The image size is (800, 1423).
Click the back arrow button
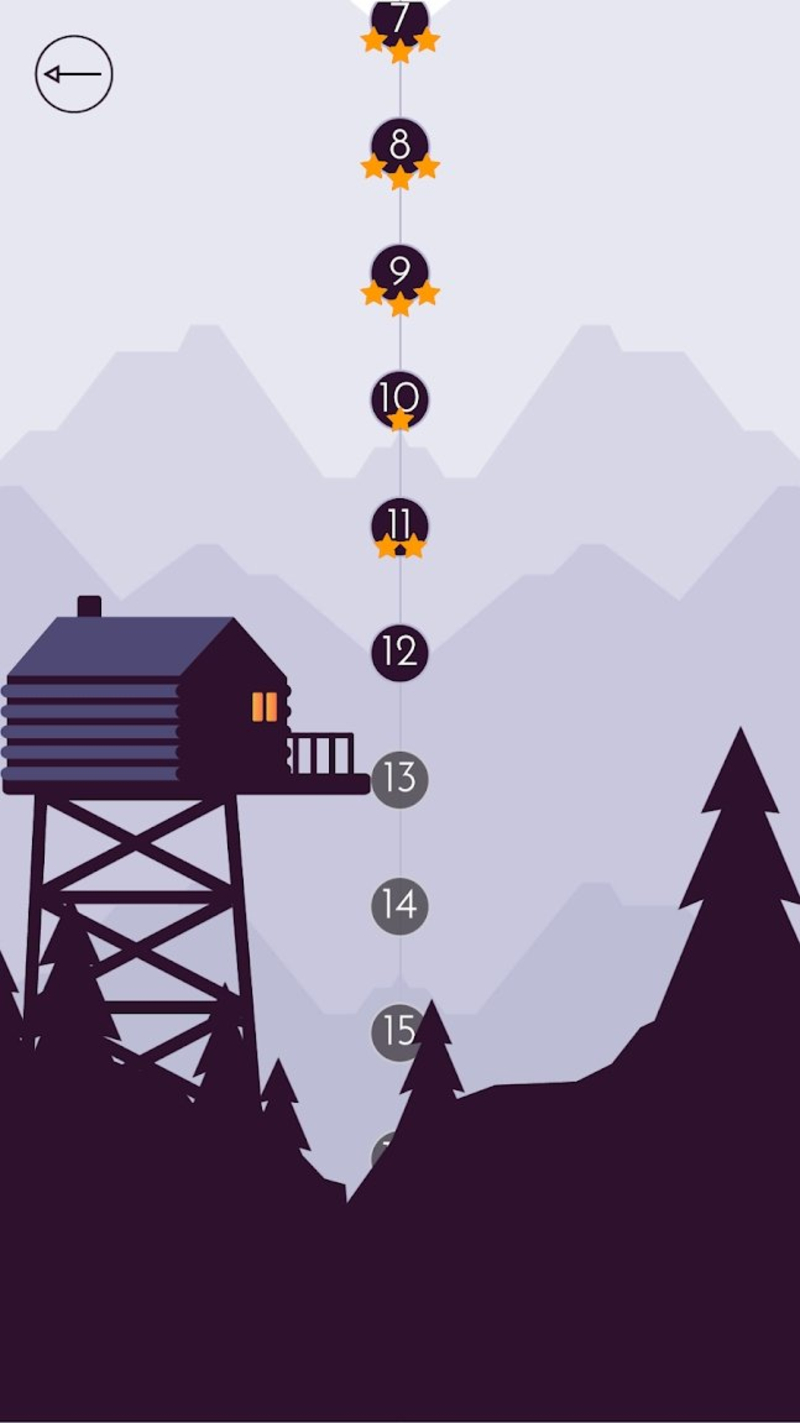(74, 74)
